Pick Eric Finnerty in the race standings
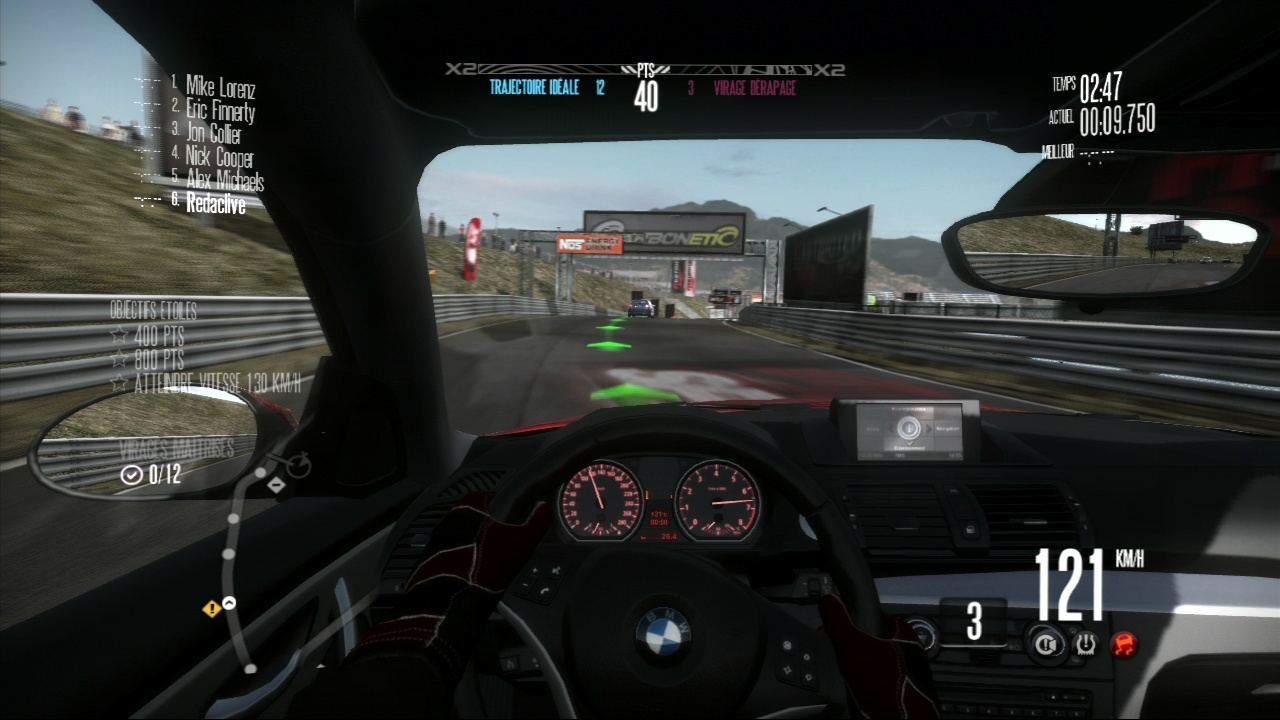1280x720 pixels. point(220,110)
